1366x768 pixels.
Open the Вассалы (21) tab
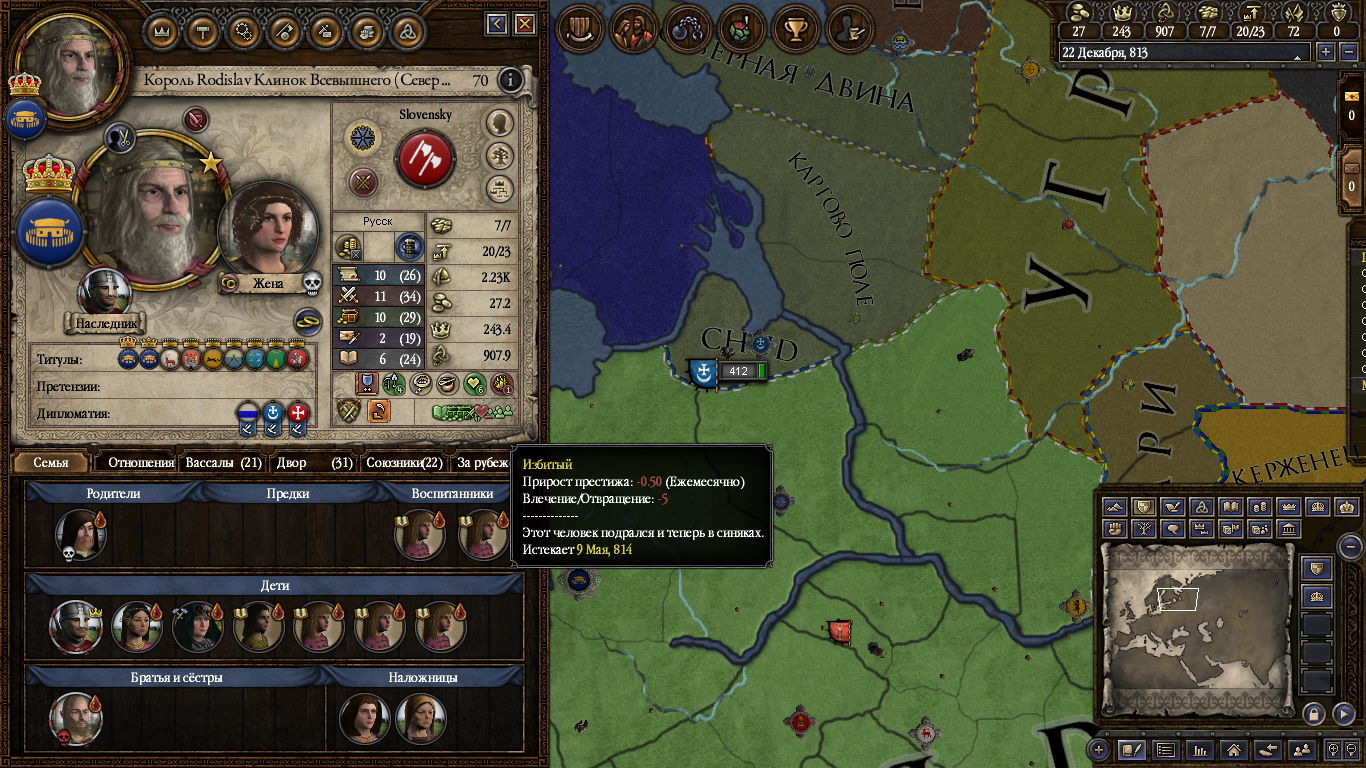[223, 463]
